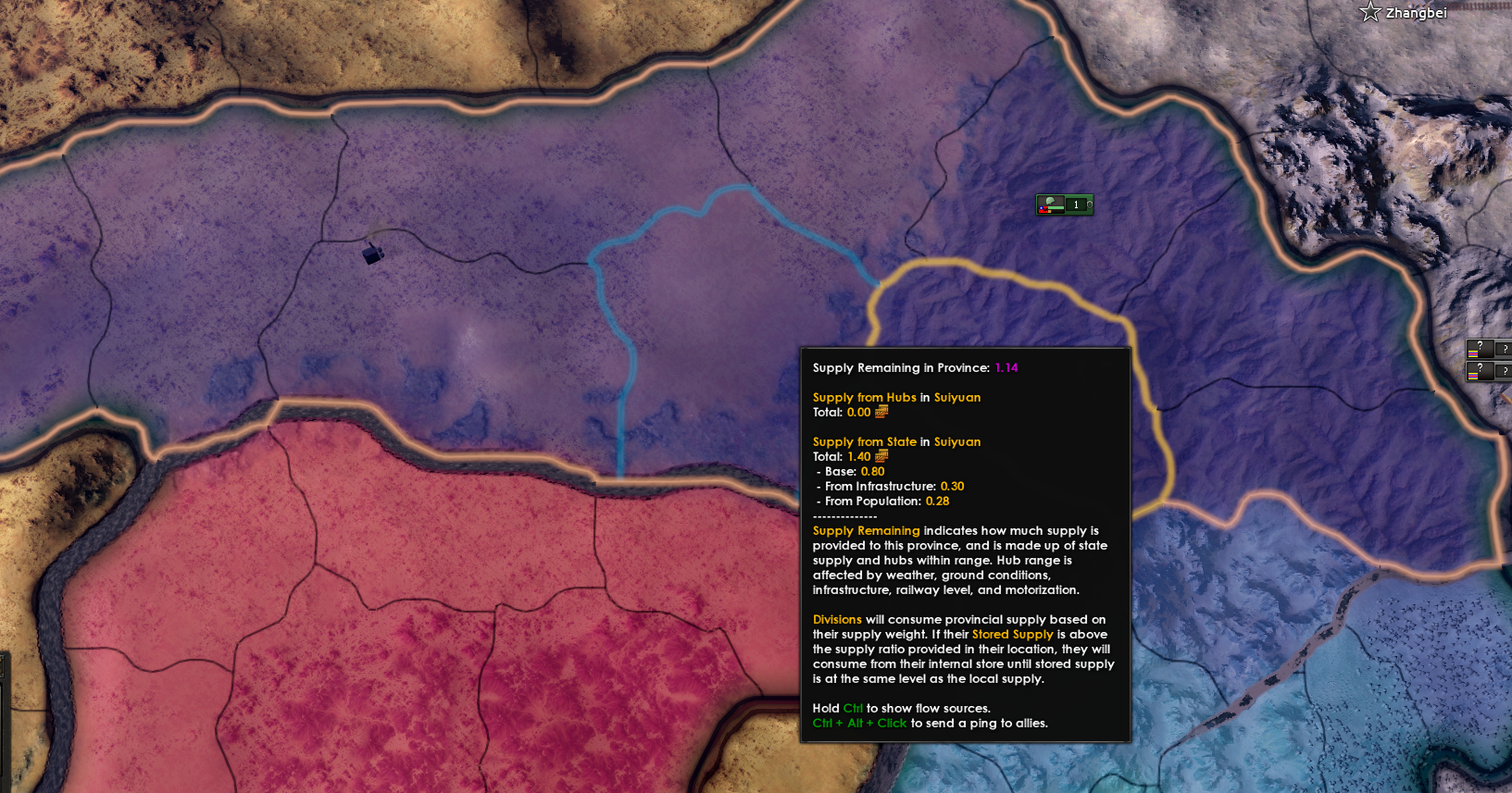Image resolution: width=1512 pixels, height=793 pixels.
Task: Click the shield icon beside the division count
Action: [x=1090, y=204]
